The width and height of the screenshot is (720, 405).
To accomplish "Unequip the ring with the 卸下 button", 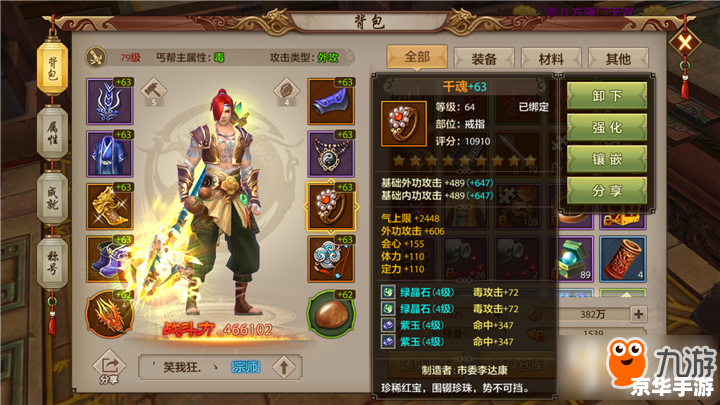I will (608, 96).
